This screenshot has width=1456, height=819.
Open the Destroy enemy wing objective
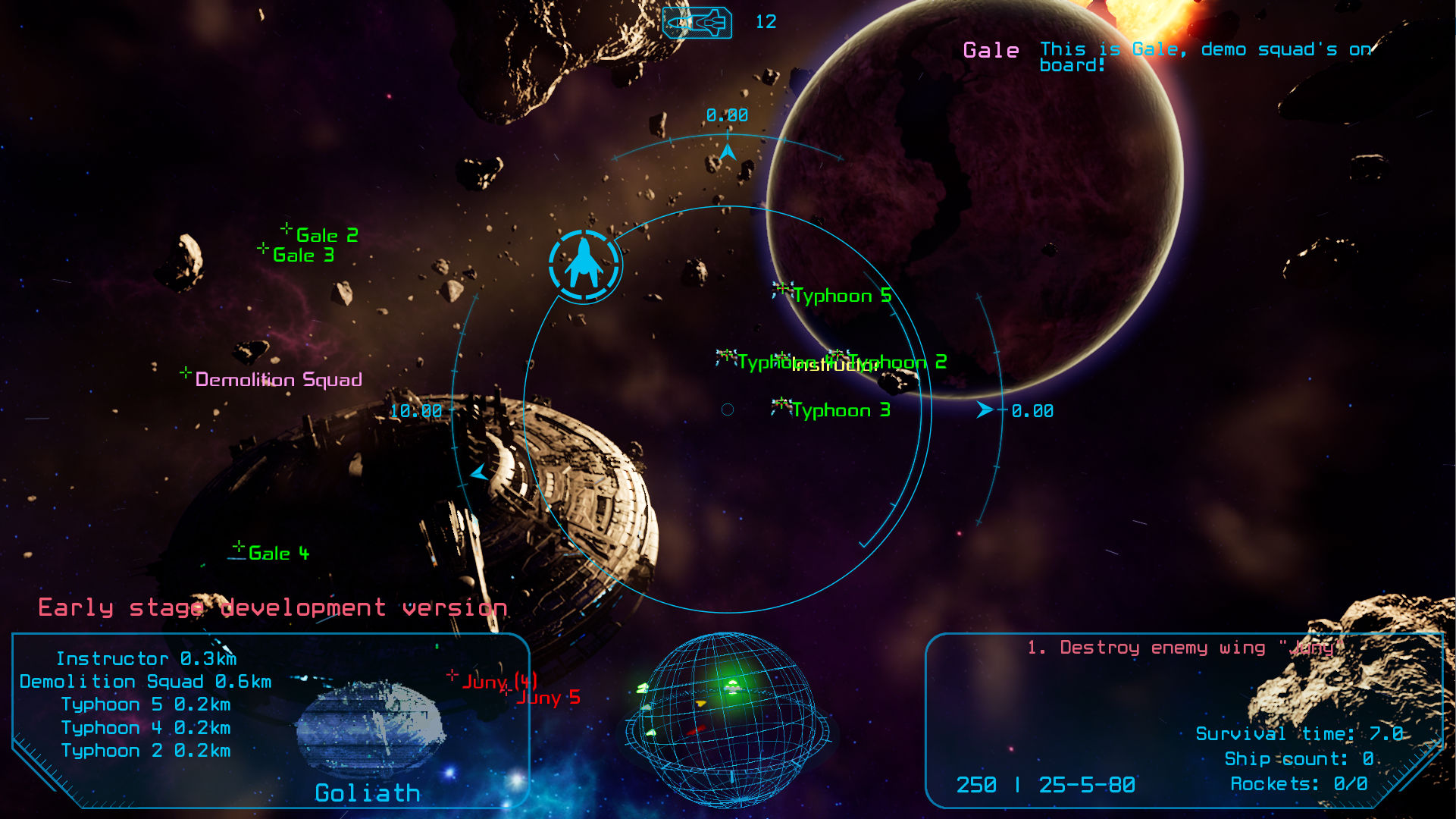(x=1185, y=648)
